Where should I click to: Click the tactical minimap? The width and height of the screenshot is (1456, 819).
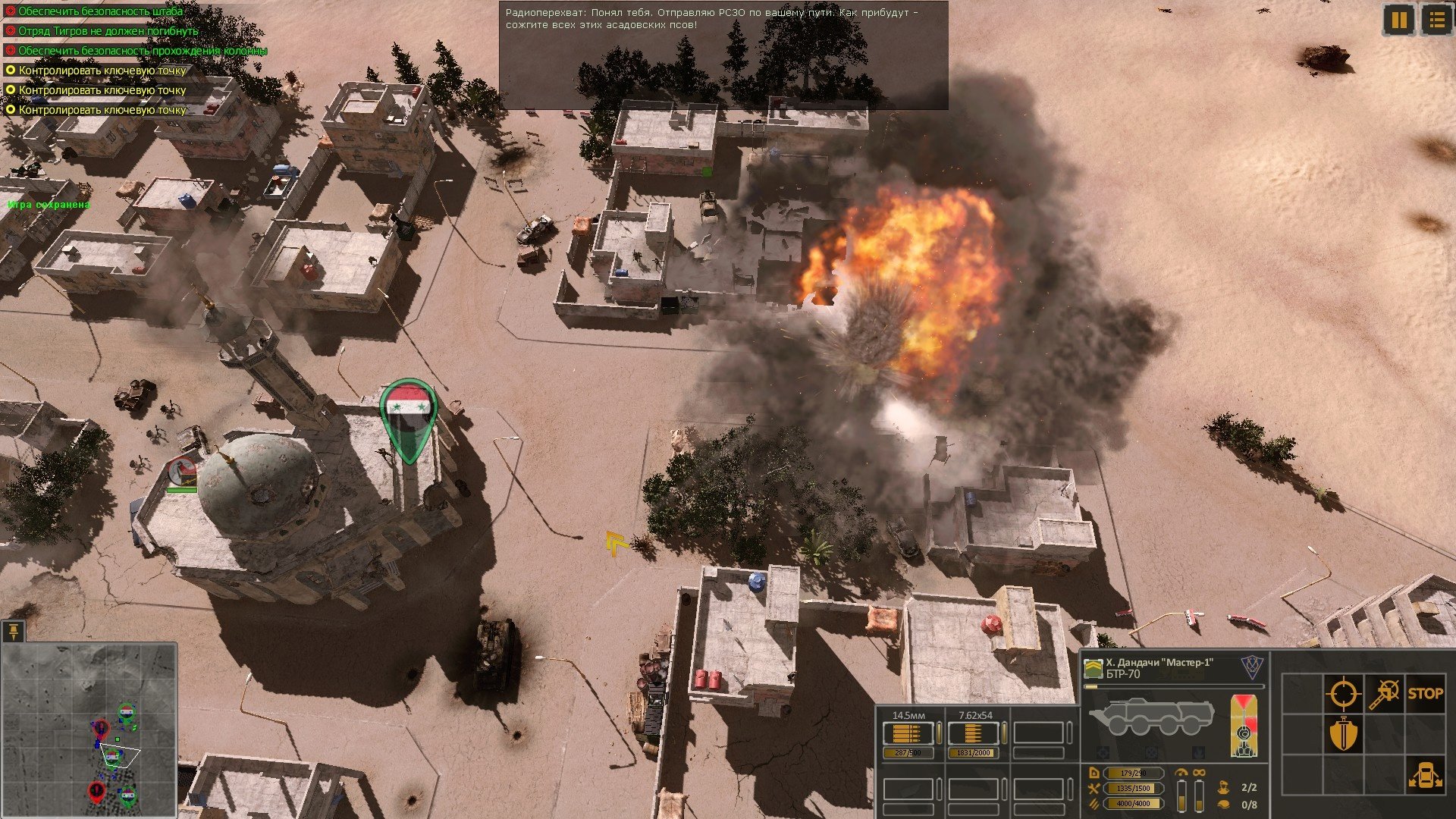[x=89, y=730]
